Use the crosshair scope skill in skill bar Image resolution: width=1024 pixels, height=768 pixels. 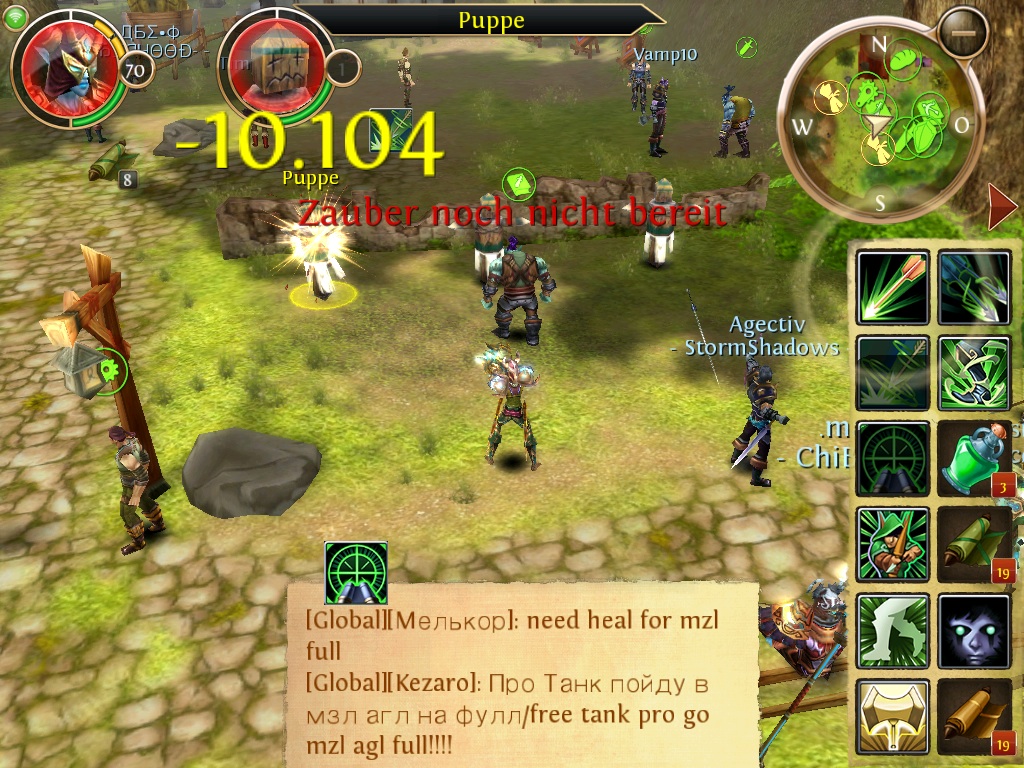point(892,459)
